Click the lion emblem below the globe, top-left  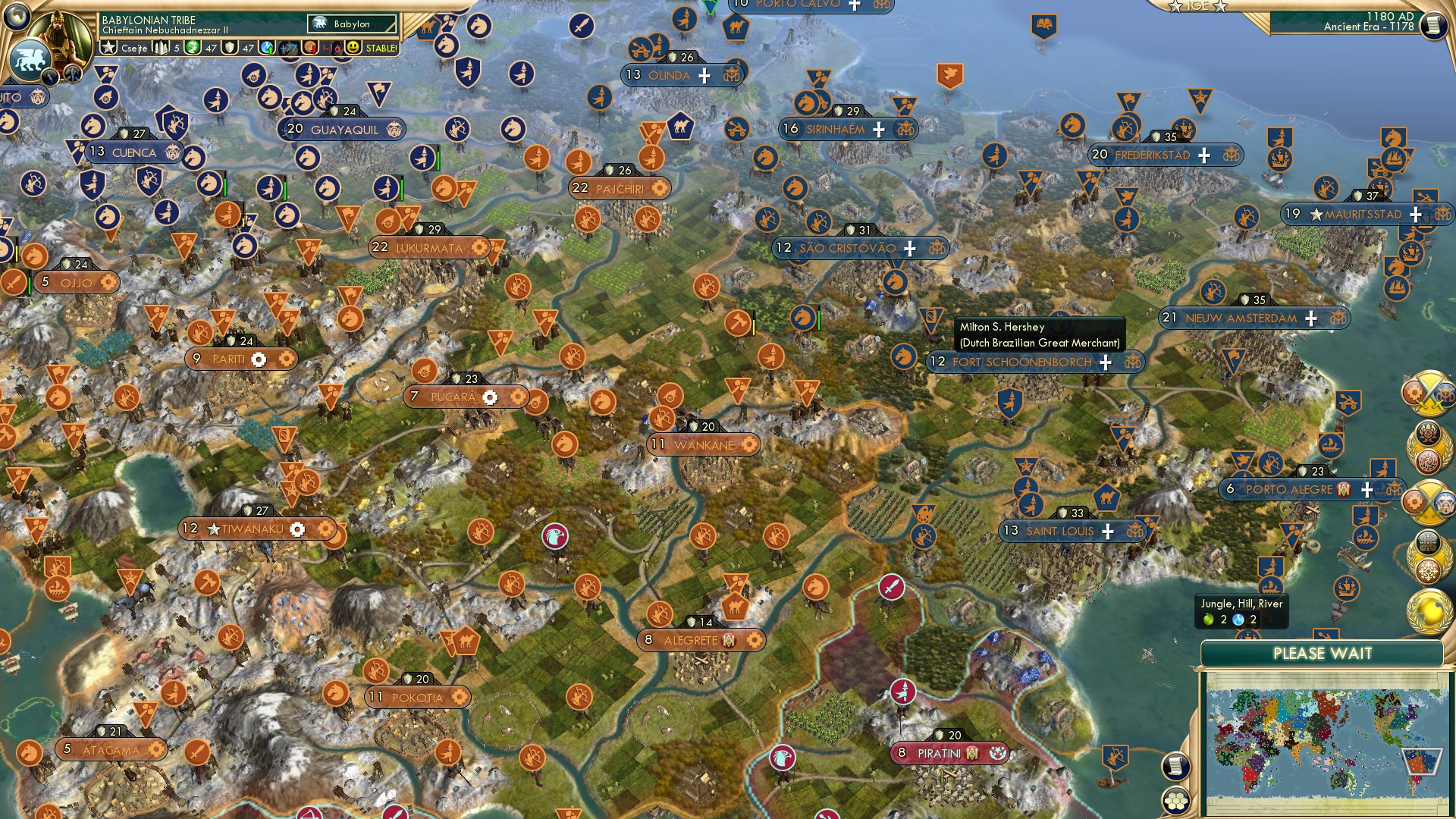(30, 58)
